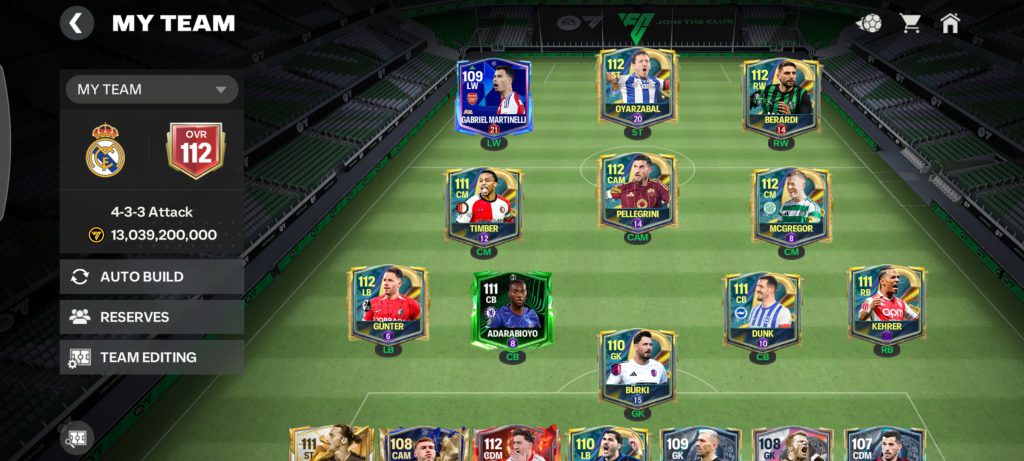Screen dimensions: 1024x461
Task: Pick the Timber CM card
Action: click(484, 206)
